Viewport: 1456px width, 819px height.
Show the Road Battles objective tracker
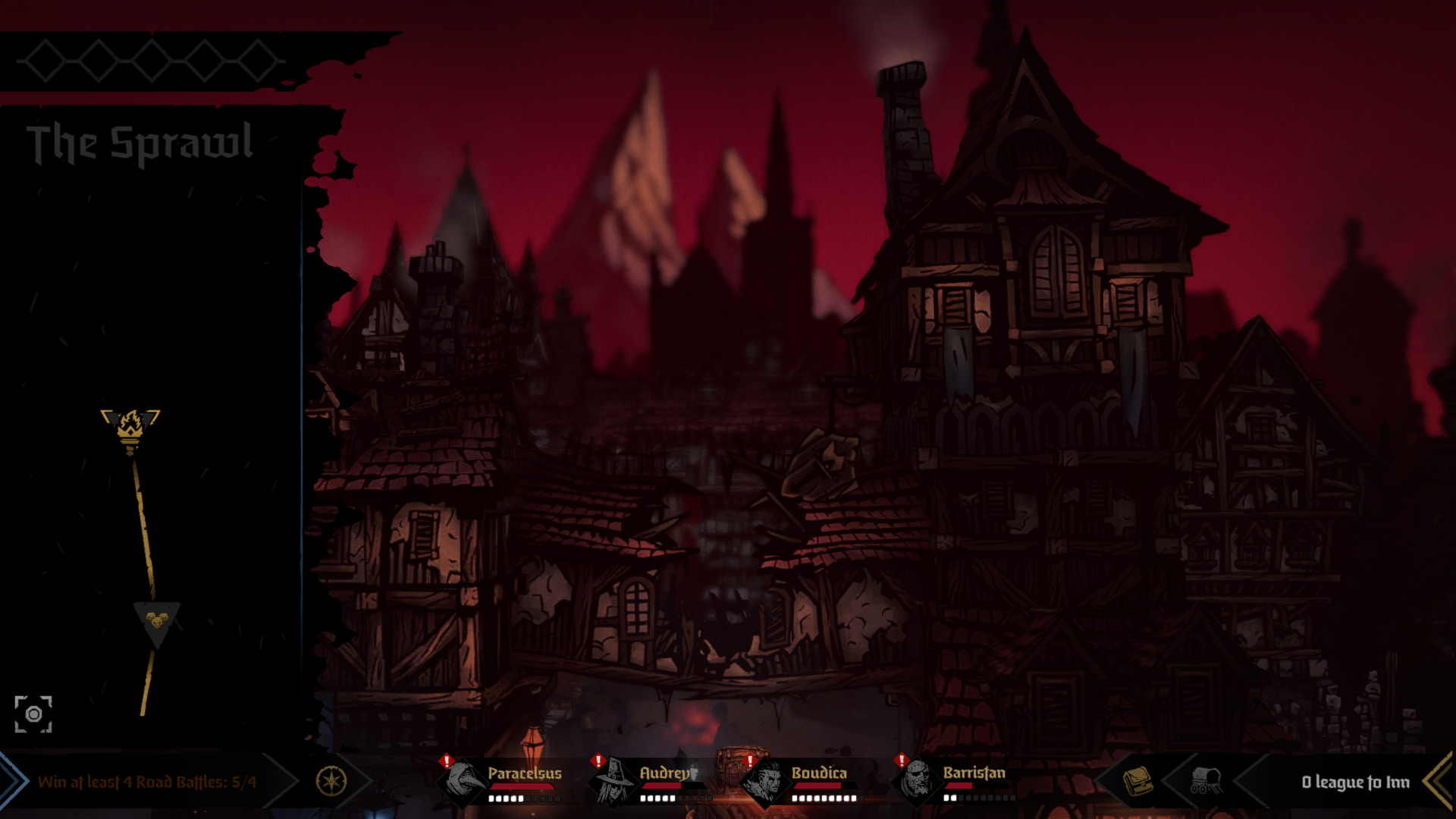[x=147, y=782]
